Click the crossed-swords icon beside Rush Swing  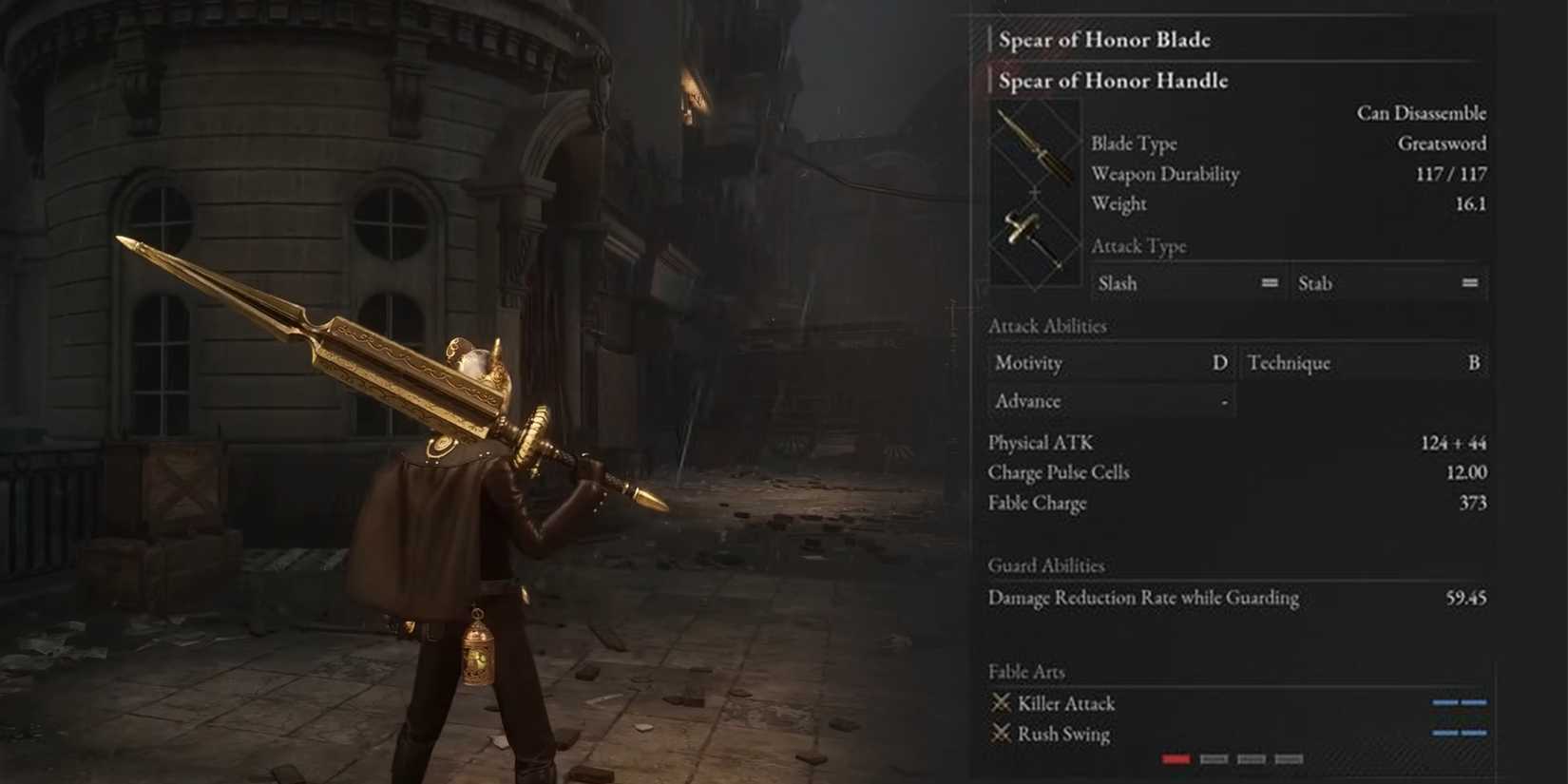click(x=1000, y=734)
